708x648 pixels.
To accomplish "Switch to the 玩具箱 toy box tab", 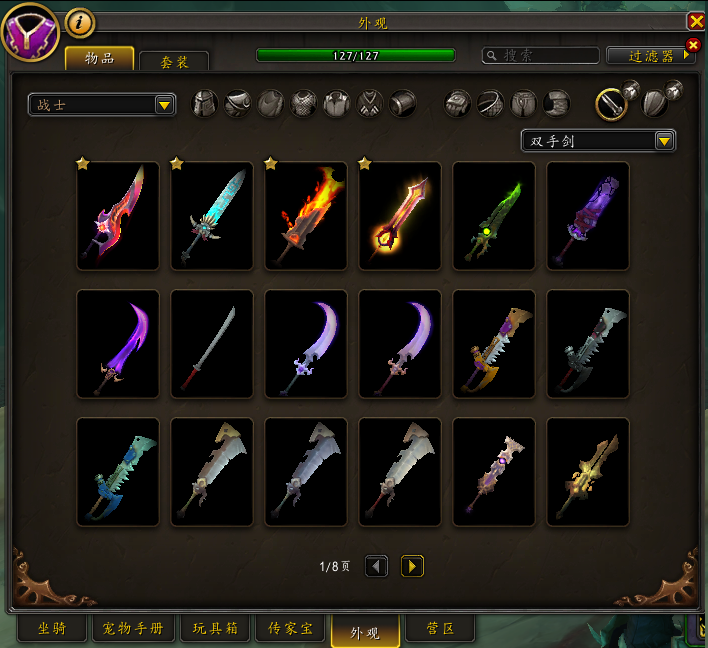I will coord(216,629).
